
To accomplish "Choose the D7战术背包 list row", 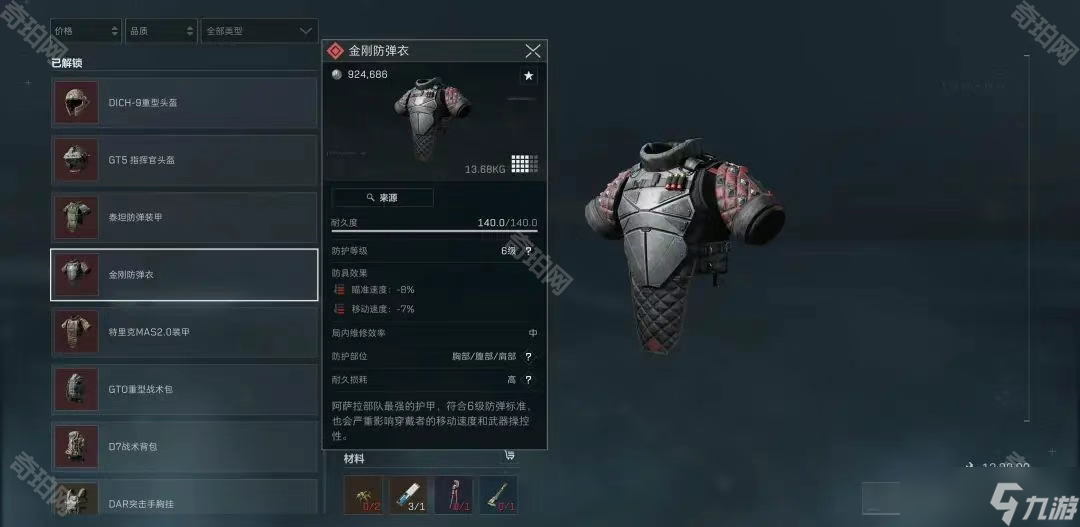I will [x=184, y=446].
